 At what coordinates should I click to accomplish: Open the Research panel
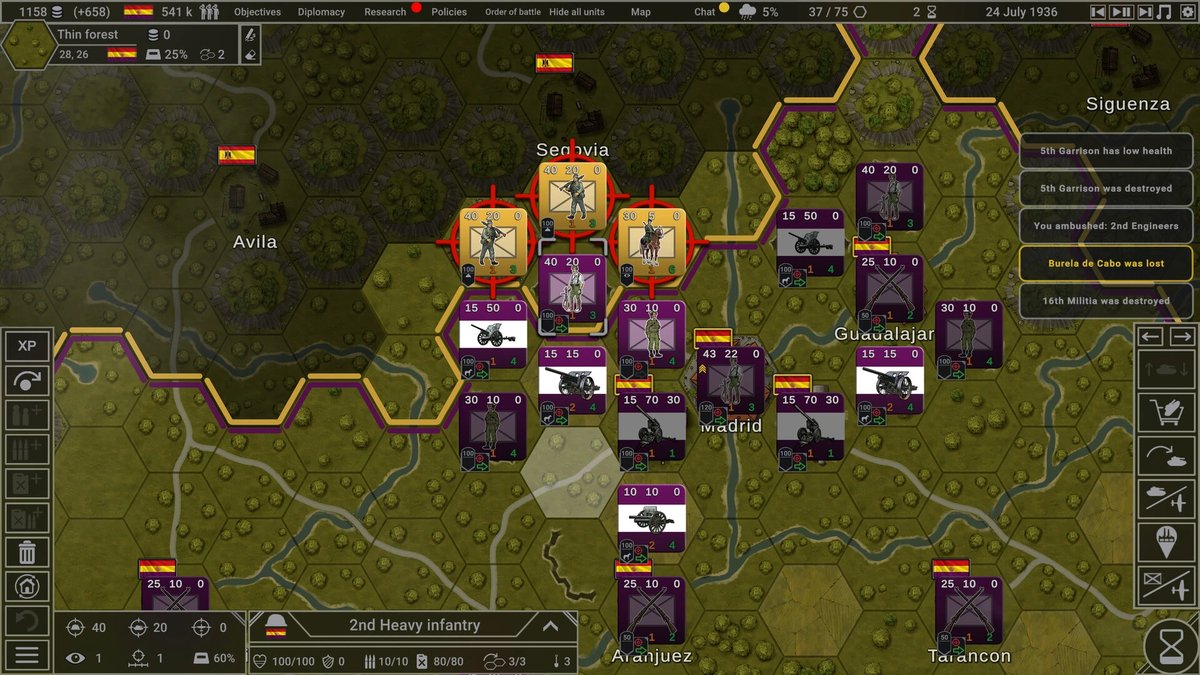click(385, 12)
